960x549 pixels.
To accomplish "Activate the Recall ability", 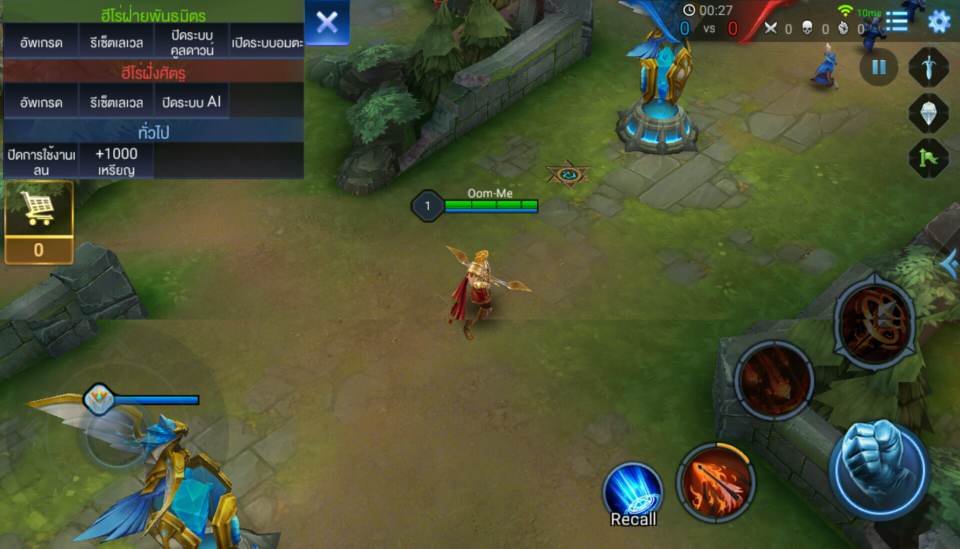I will tap(633, 491).
